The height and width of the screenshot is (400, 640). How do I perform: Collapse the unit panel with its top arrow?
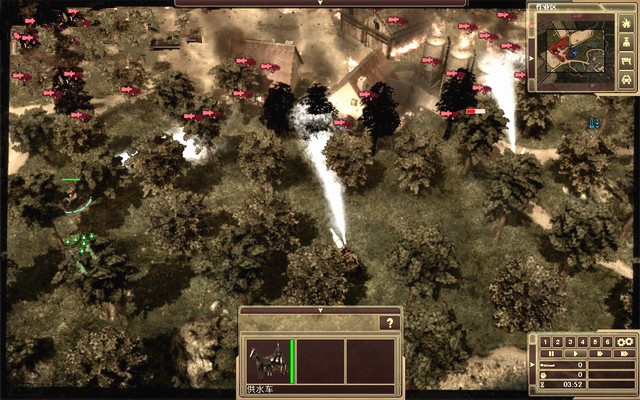point(319,310)
